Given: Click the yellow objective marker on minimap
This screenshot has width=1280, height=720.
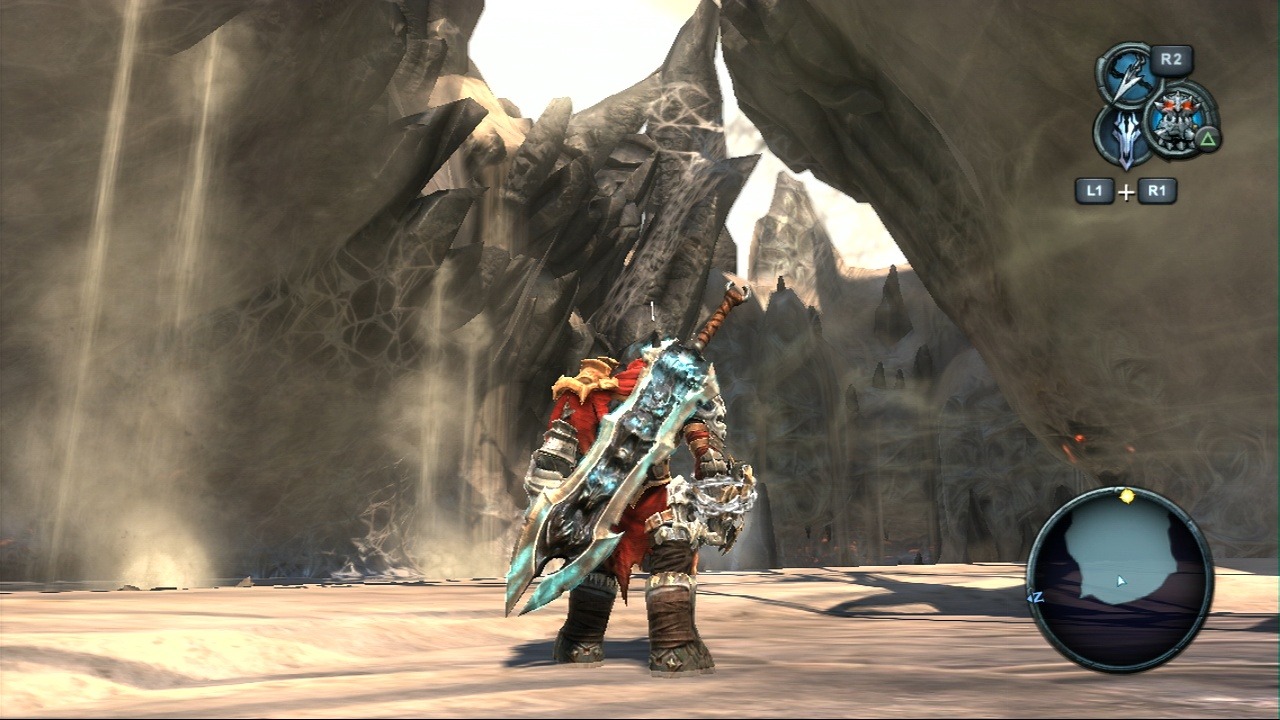Looking at the screenshot, I should 1127,495.
